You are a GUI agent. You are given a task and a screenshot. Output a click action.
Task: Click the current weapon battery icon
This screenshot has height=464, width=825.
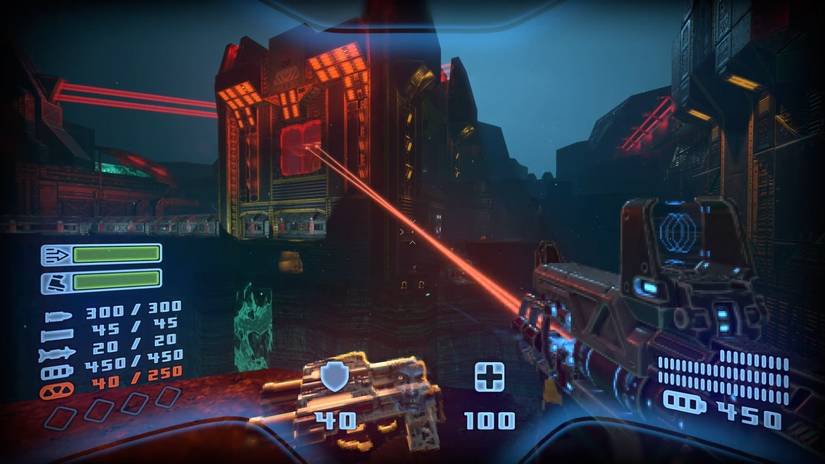[685, 404]
